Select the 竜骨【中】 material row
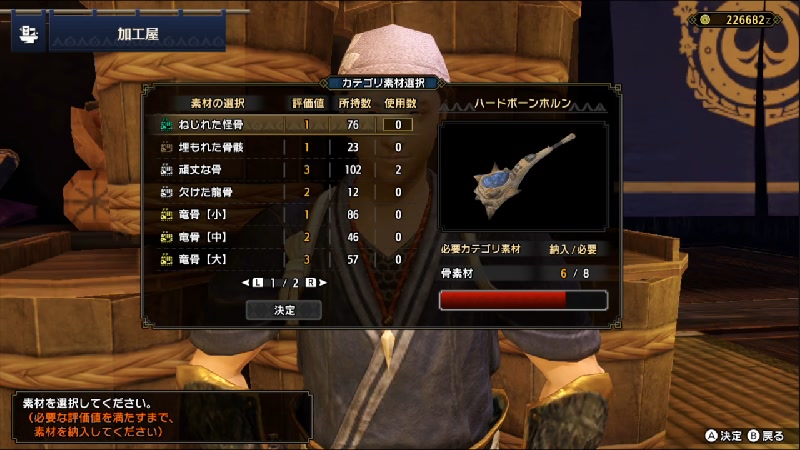The height and width of the screenshot is (450, 800). [x=203, y=236]
